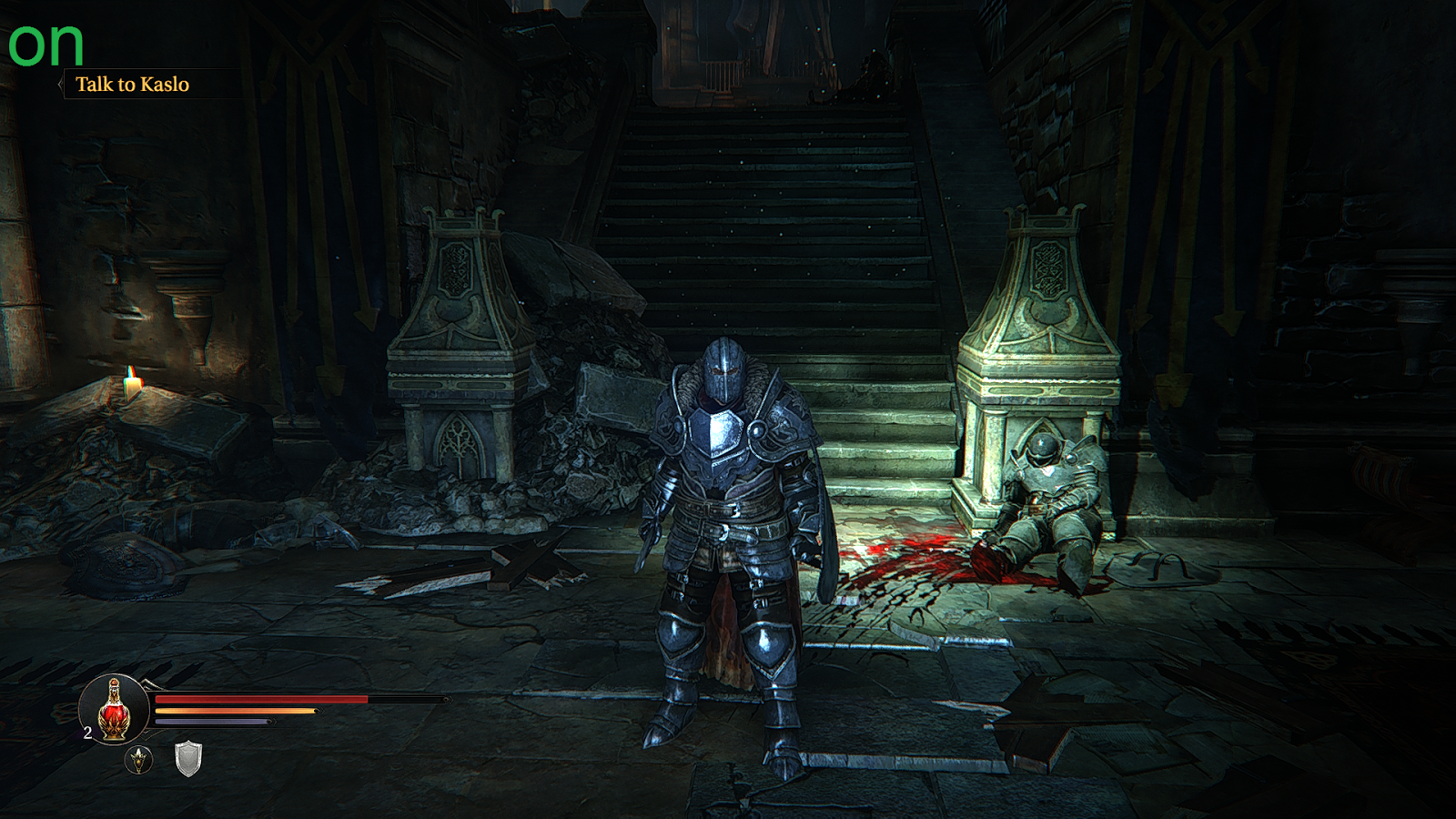This screenshot has width=1456, height=819.
Task: Click the shield icon in the HUD
Action: coord(187,758)
